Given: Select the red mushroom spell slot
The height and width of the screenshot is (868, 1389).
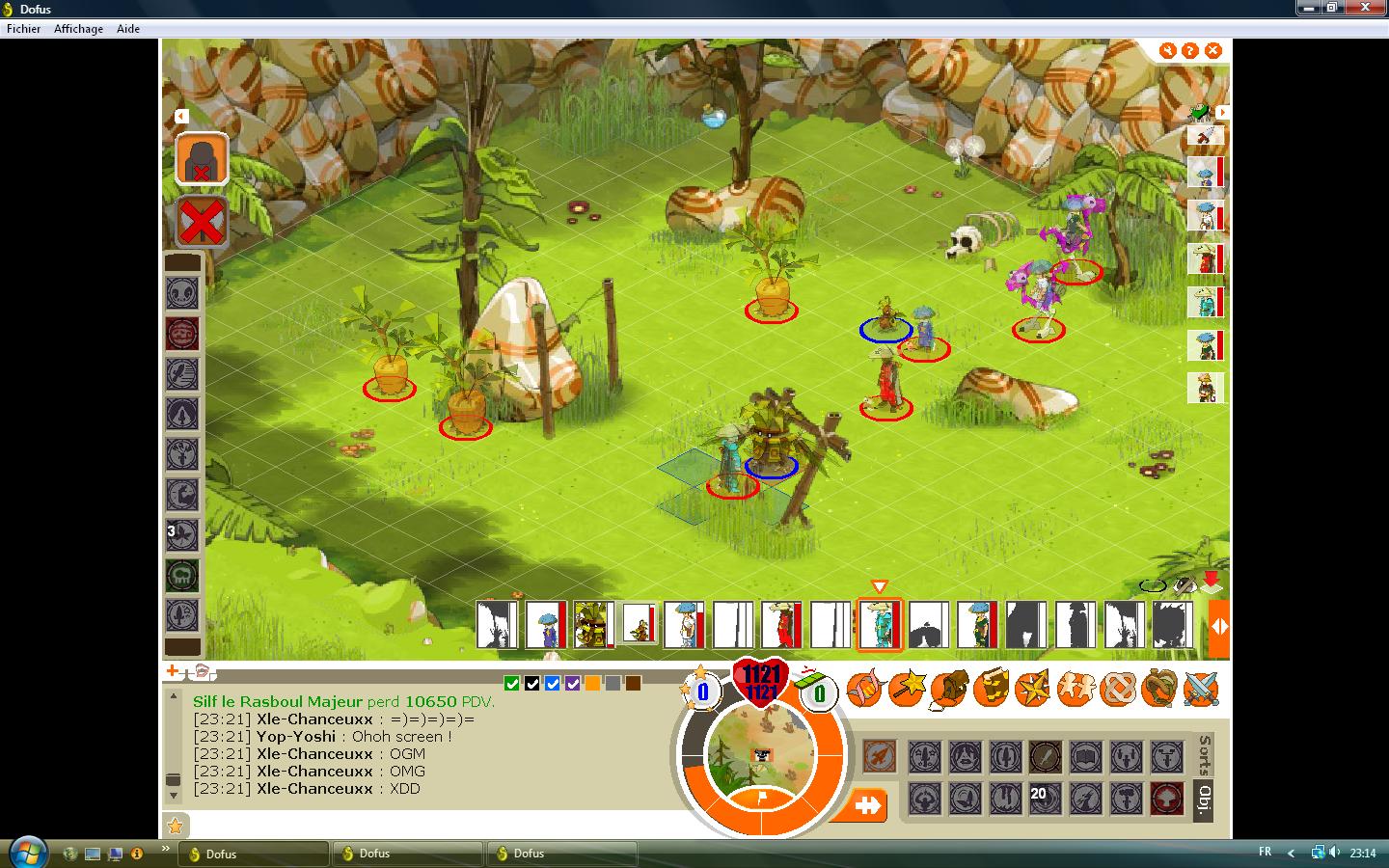Looking at the screenshot, I should [1166, 799].
